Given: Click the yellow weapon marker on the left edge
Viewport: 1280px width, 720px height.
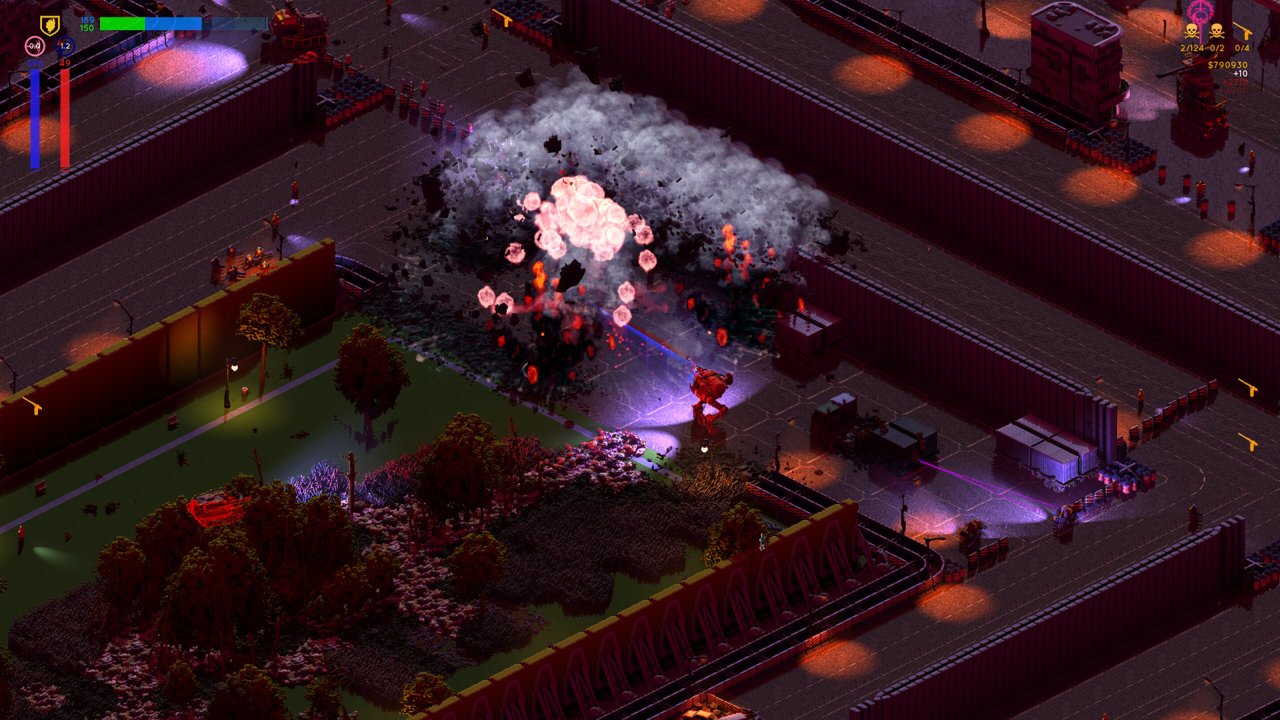Looking at the screenshot, I should click(x=36, y=407).
